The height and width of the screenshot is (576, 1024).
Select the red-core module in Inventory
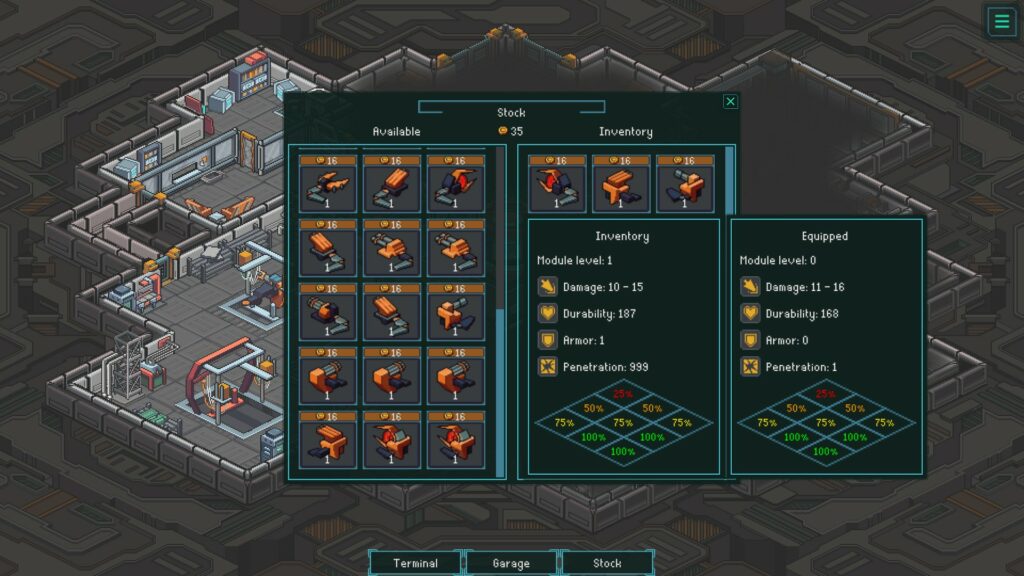[x=557, y=184]
